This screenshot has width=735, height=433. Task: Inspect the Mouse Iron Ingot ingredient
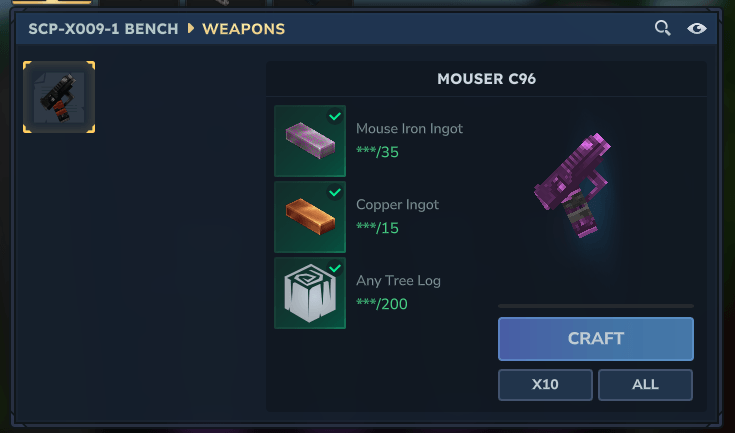pyautogui.click(x=310, y=141)
